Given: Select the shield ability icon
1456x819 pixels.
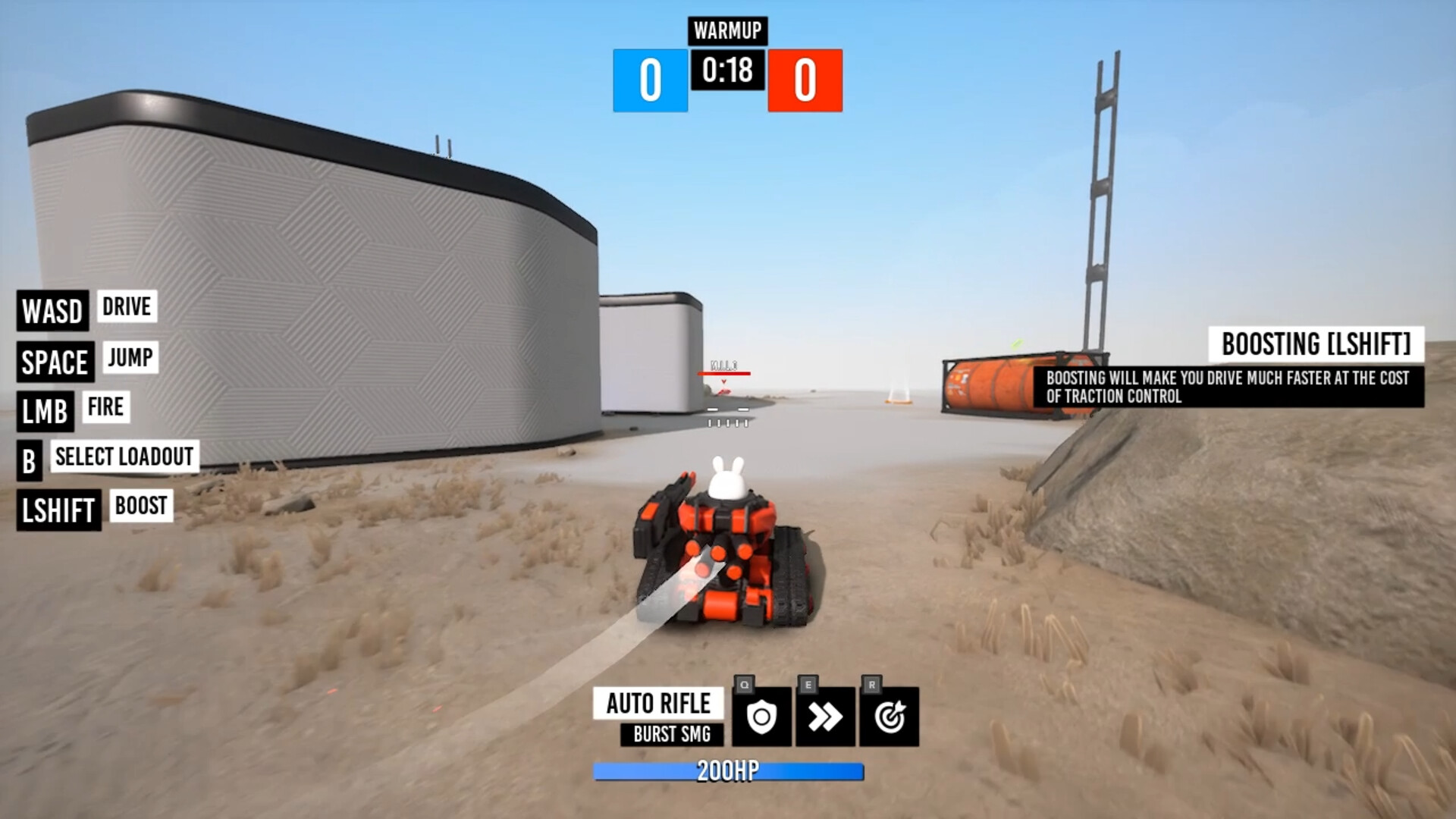Looking at the screenshot, I should click(x=763, y=716).
